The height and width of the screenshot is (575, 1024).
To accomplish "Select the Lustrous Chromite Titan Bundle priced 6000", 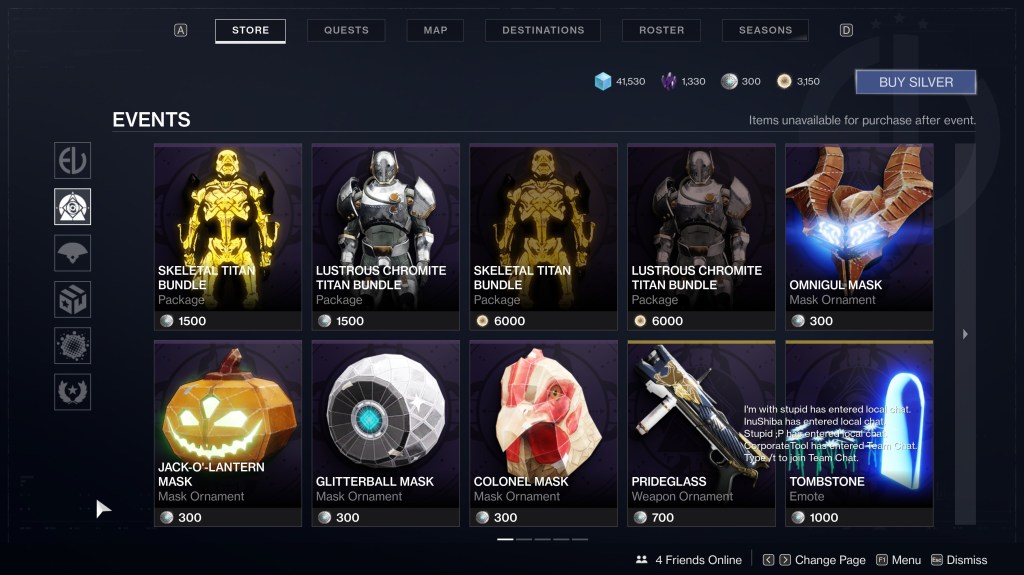I will 702,236.
